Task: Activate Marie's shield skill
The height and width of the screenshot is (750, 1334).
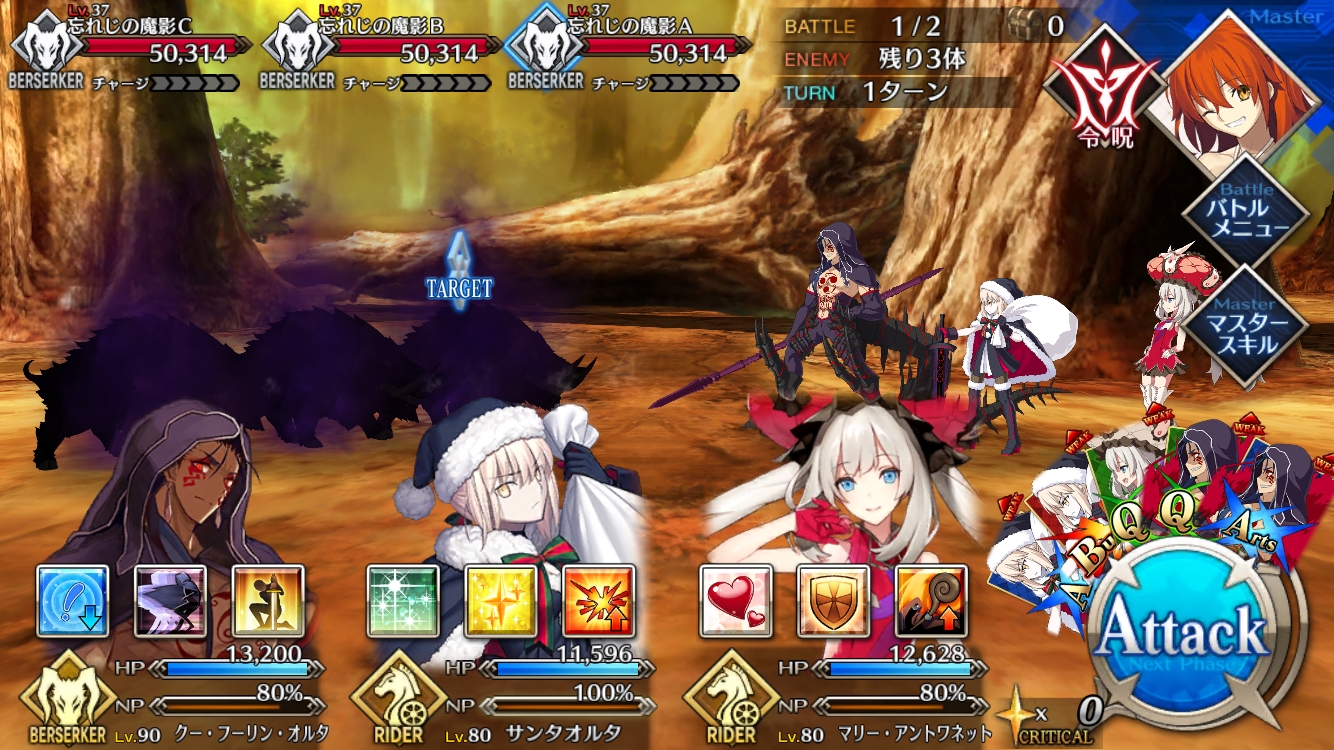Action: pyautogui.click(x=833, y=601)
